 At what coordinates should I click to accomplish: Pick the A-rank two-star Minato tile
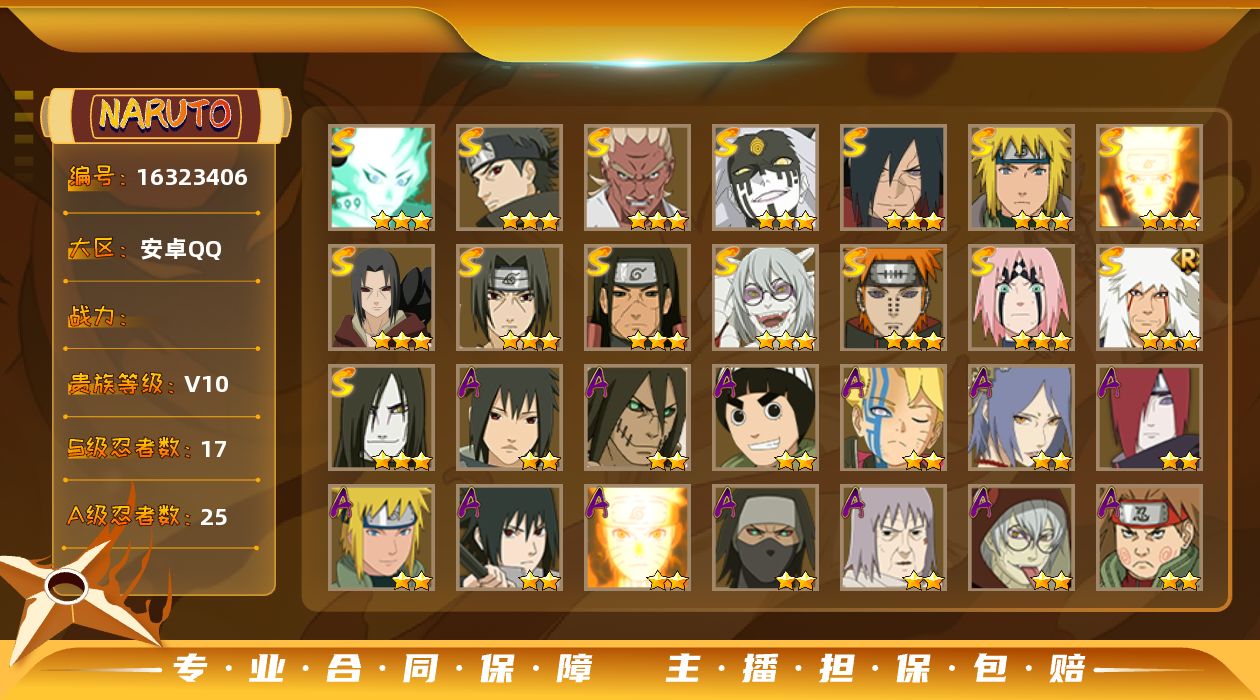(381, 537)
